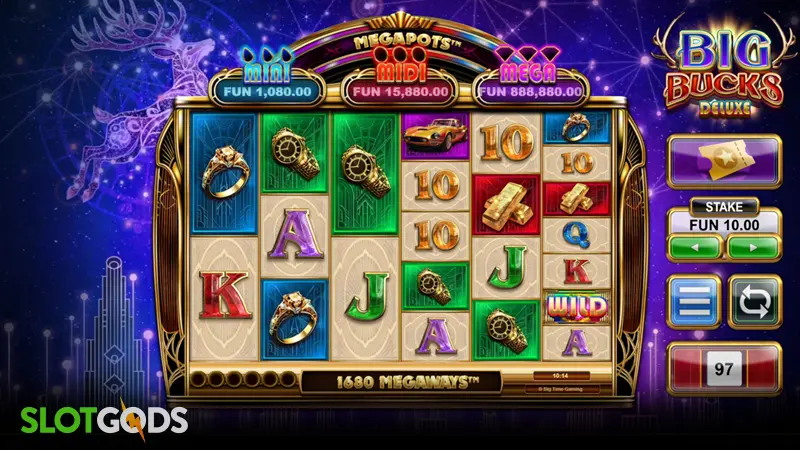Toggle autoplay with the loop arrows button
800x450 pixels.
coord(753,302)
